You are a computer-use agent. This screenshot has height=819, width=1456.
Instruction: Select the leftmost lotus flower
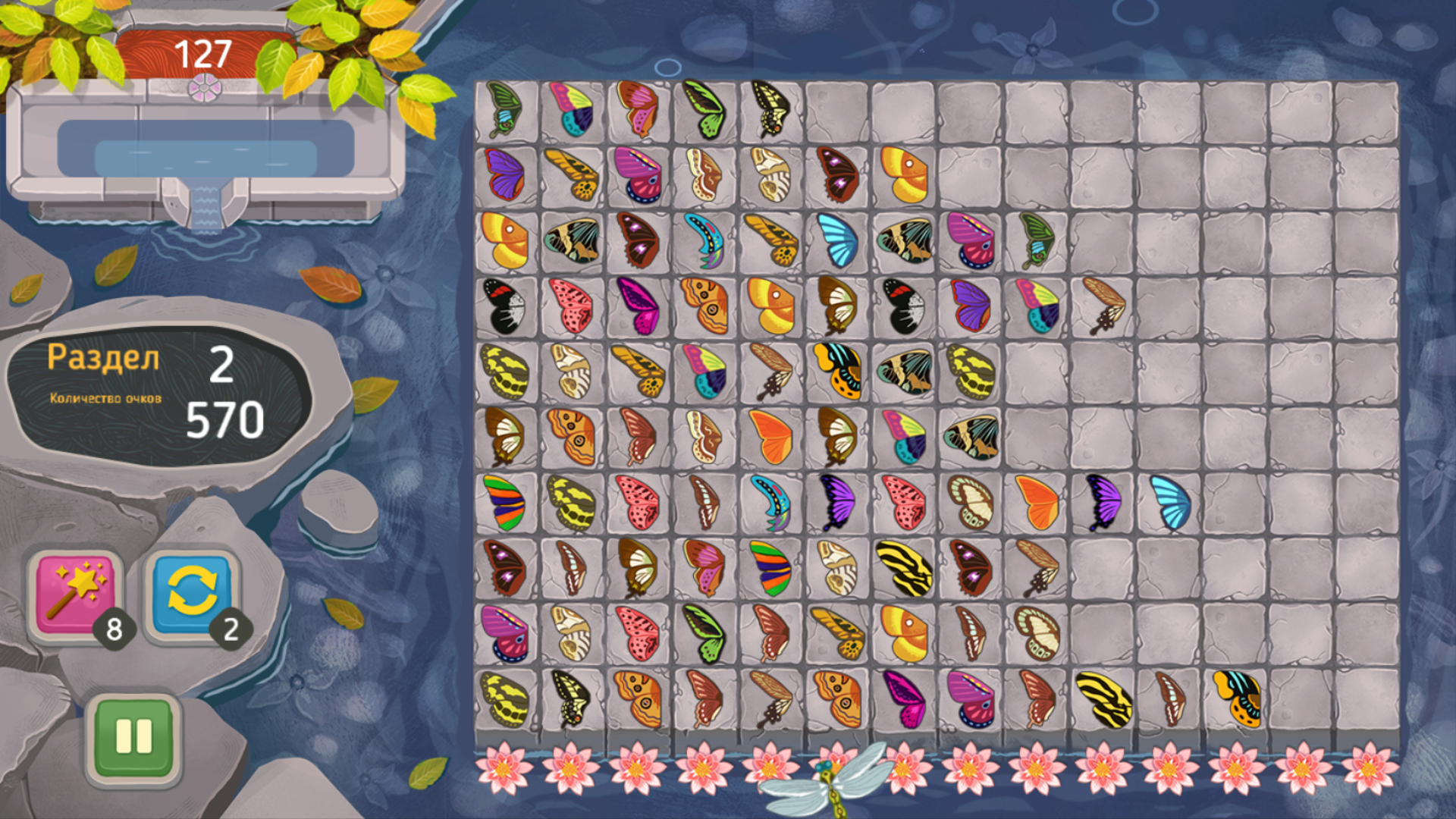pos(504,769)
